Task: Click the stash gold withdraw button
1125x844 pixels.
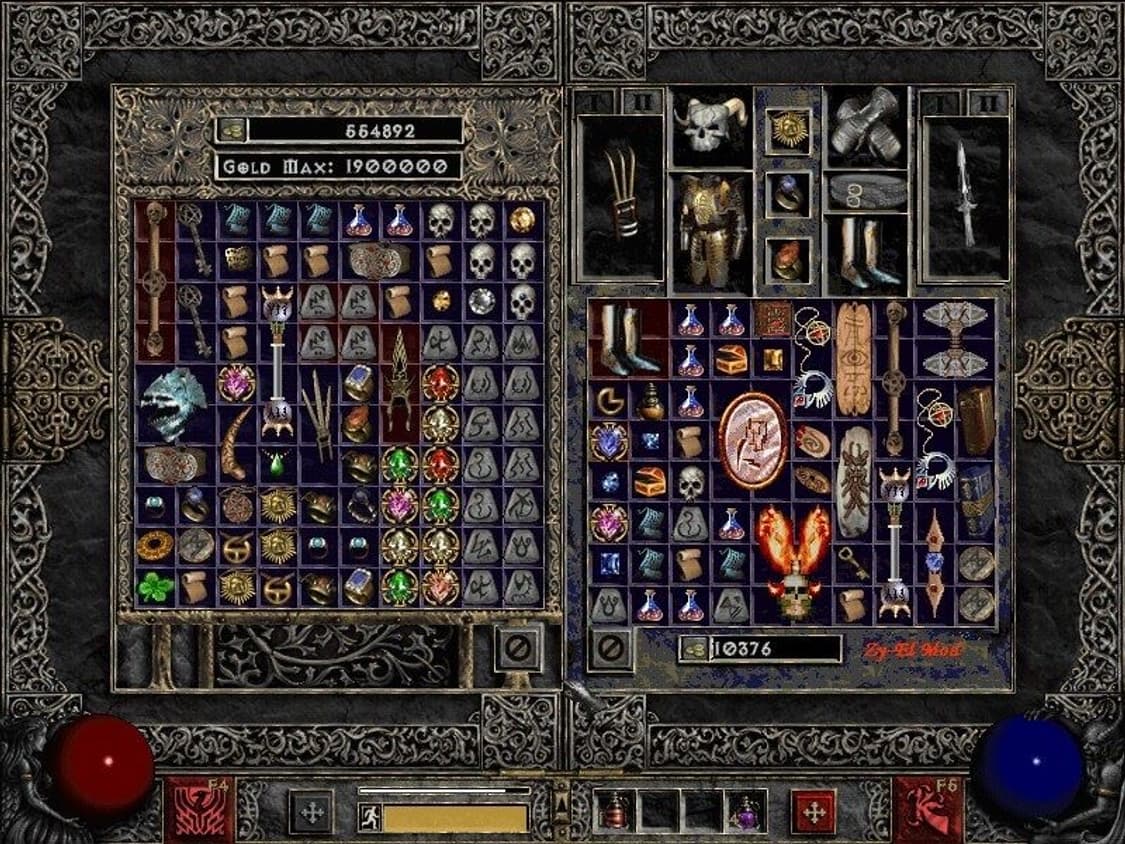Action: point(230,130)
